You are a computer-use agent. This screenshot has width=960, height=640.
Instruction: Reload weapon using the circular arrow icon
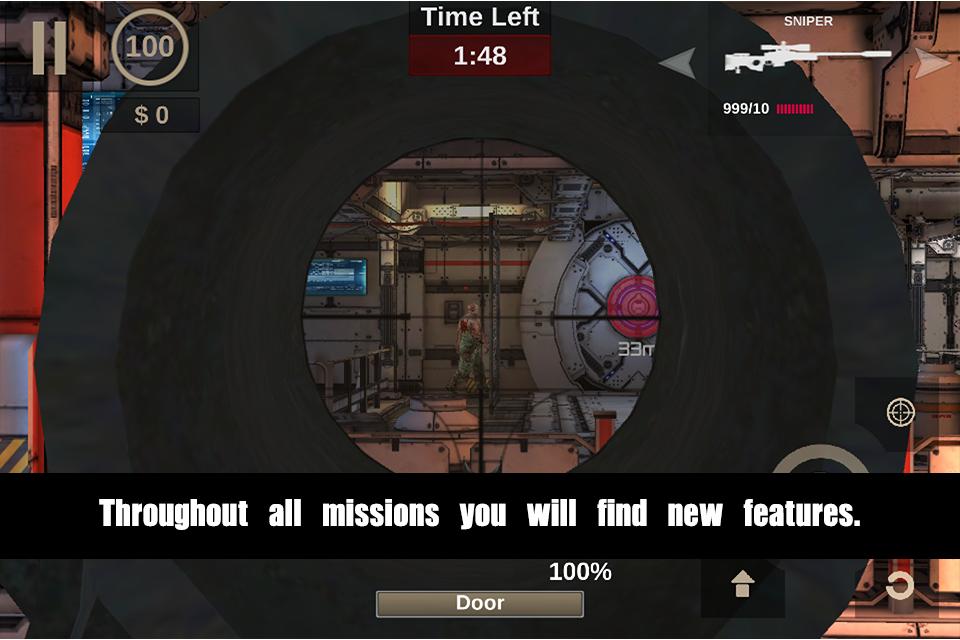tap(899, 585)
